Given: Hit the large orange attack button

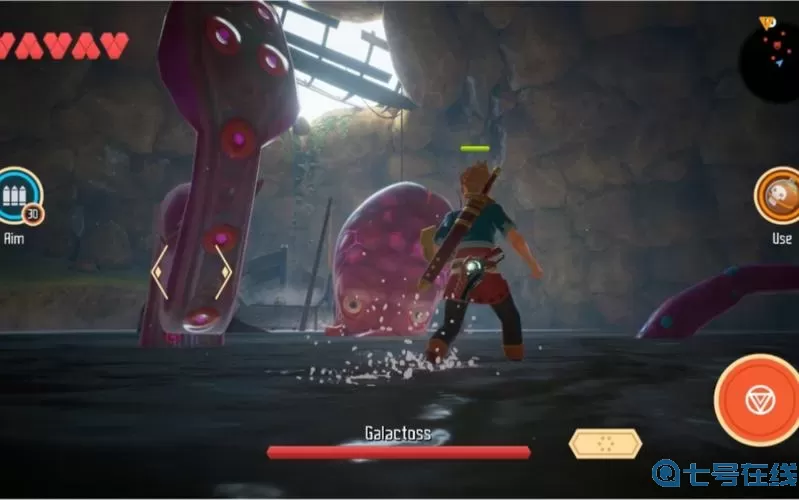Looking at the screenshot, I should tap(757, 402).
